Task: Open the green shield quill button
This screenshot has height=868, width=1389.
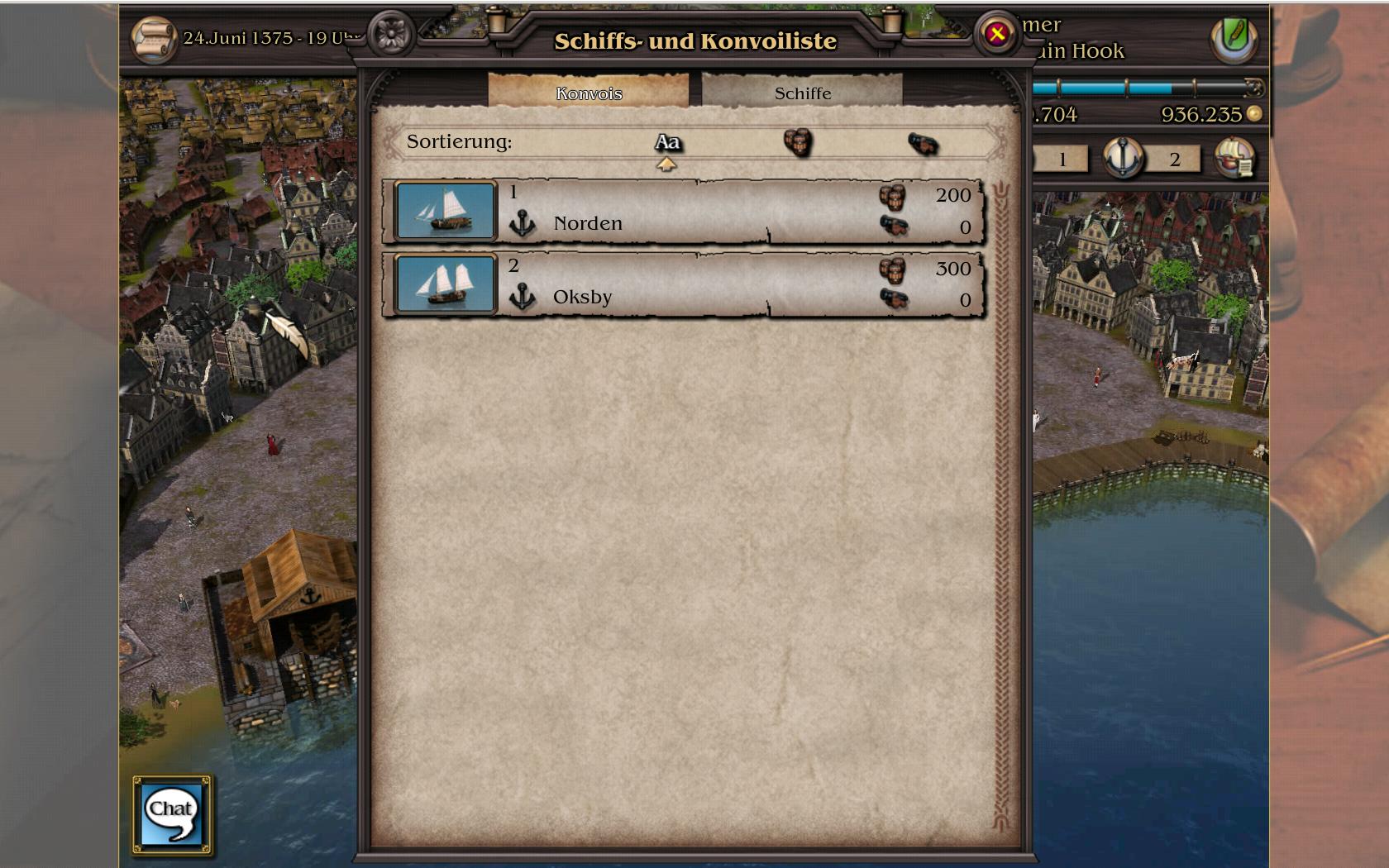Action: point(1234,38)
